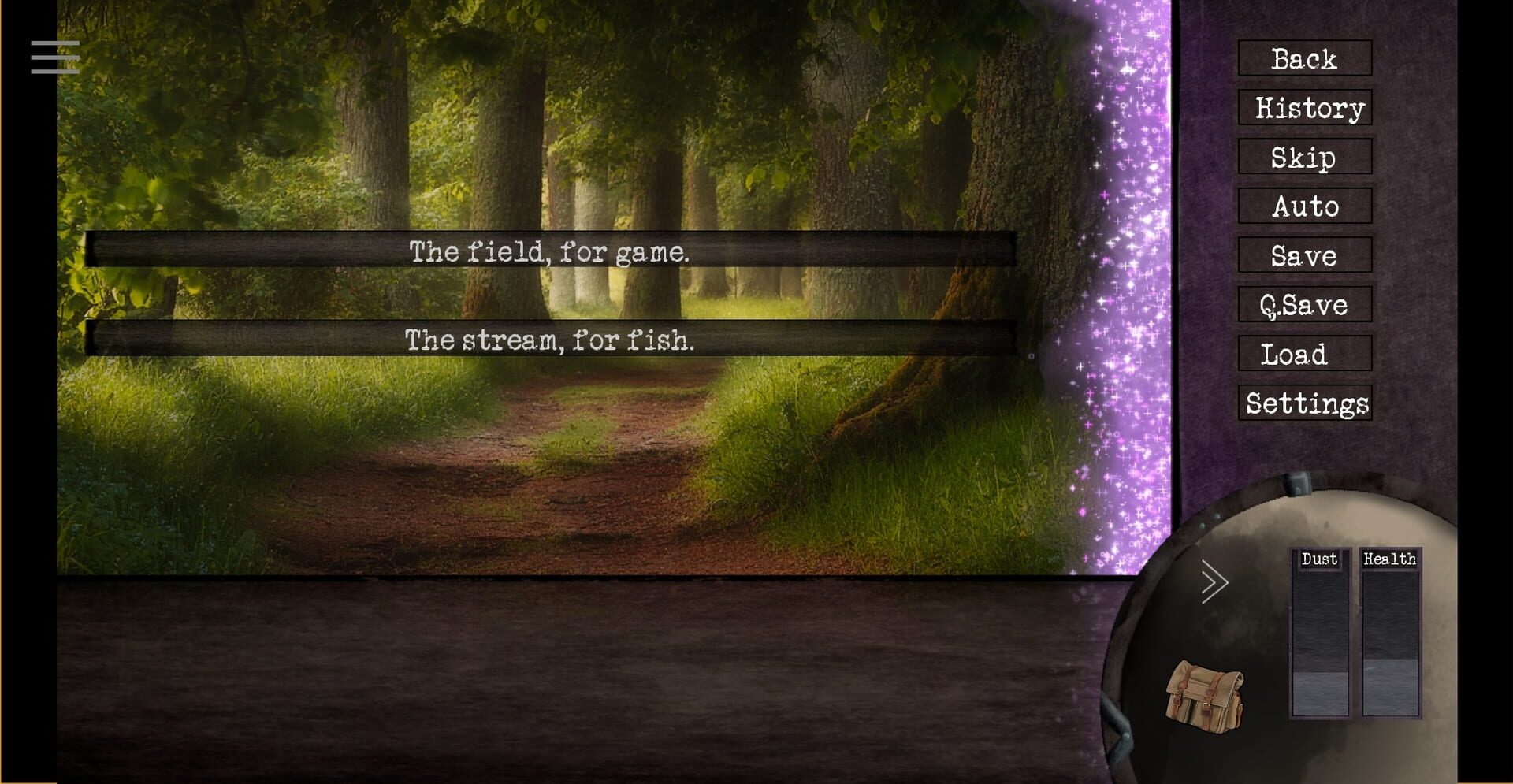
Task: Enable Auto mode
Action: [1304, 207]
